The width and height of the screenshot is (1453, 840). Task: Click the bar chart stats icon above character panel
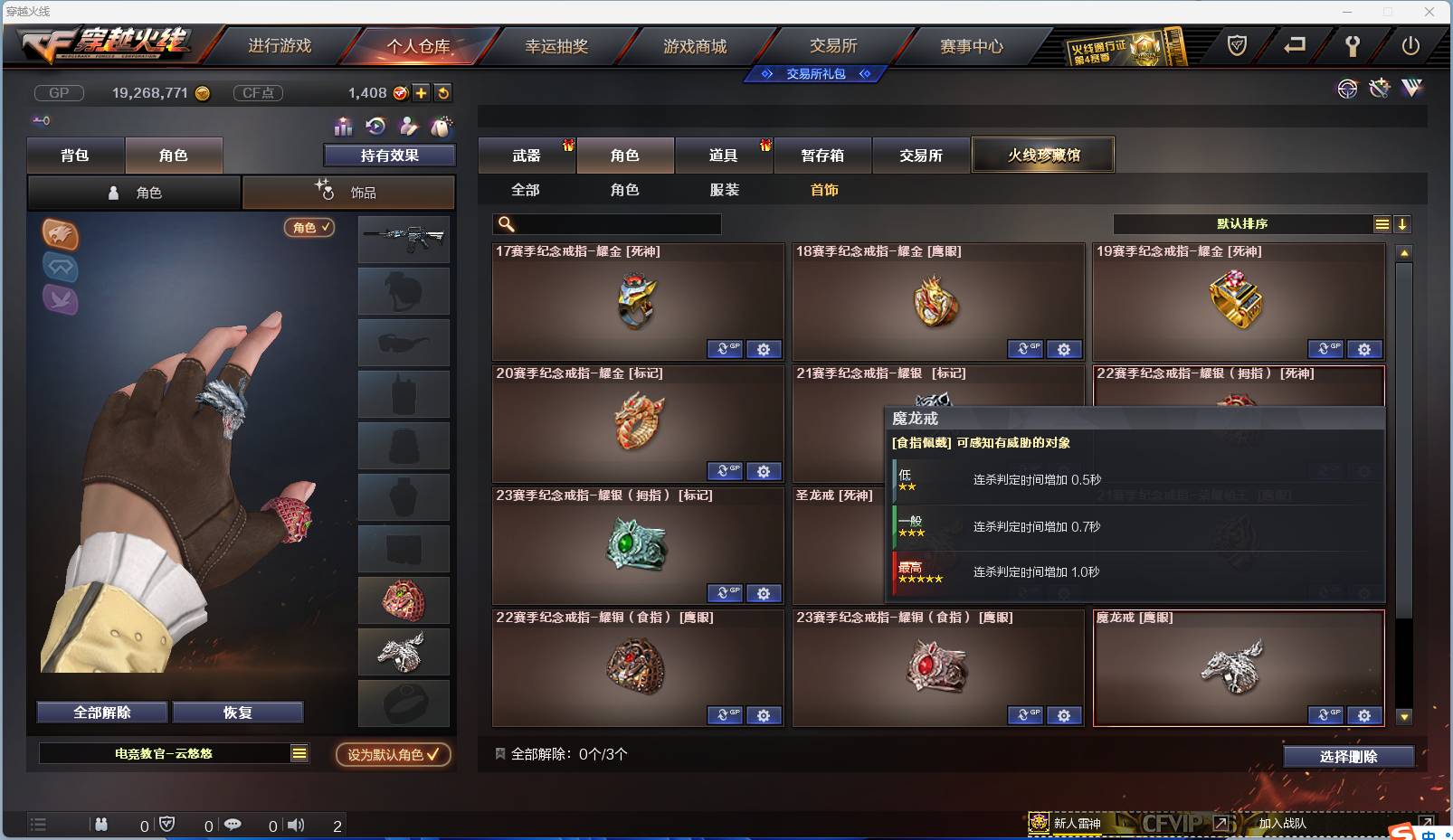click(342, 127)
